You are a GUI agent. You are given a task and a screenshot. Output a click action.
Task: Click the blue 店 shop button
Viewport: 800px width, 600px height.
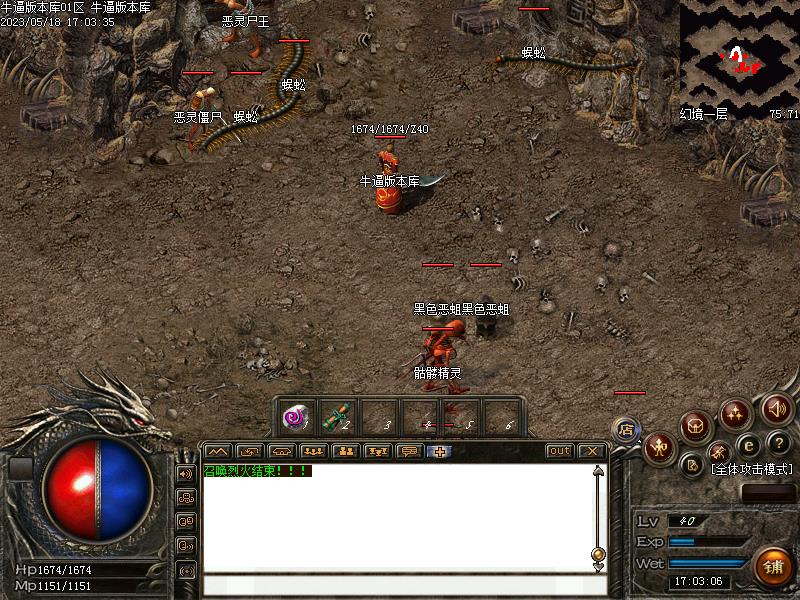[626, 429]
